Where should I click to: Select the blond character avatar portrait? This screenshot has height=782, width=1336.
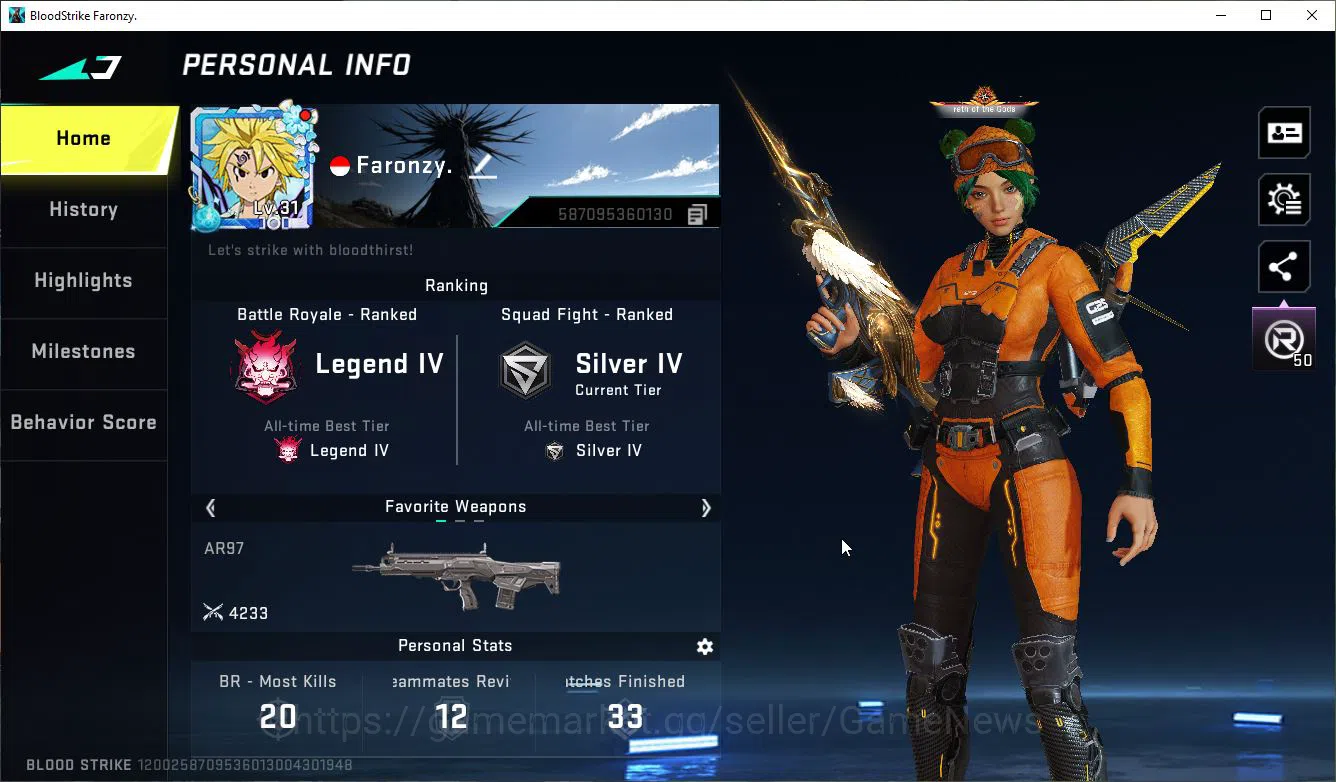254,168
